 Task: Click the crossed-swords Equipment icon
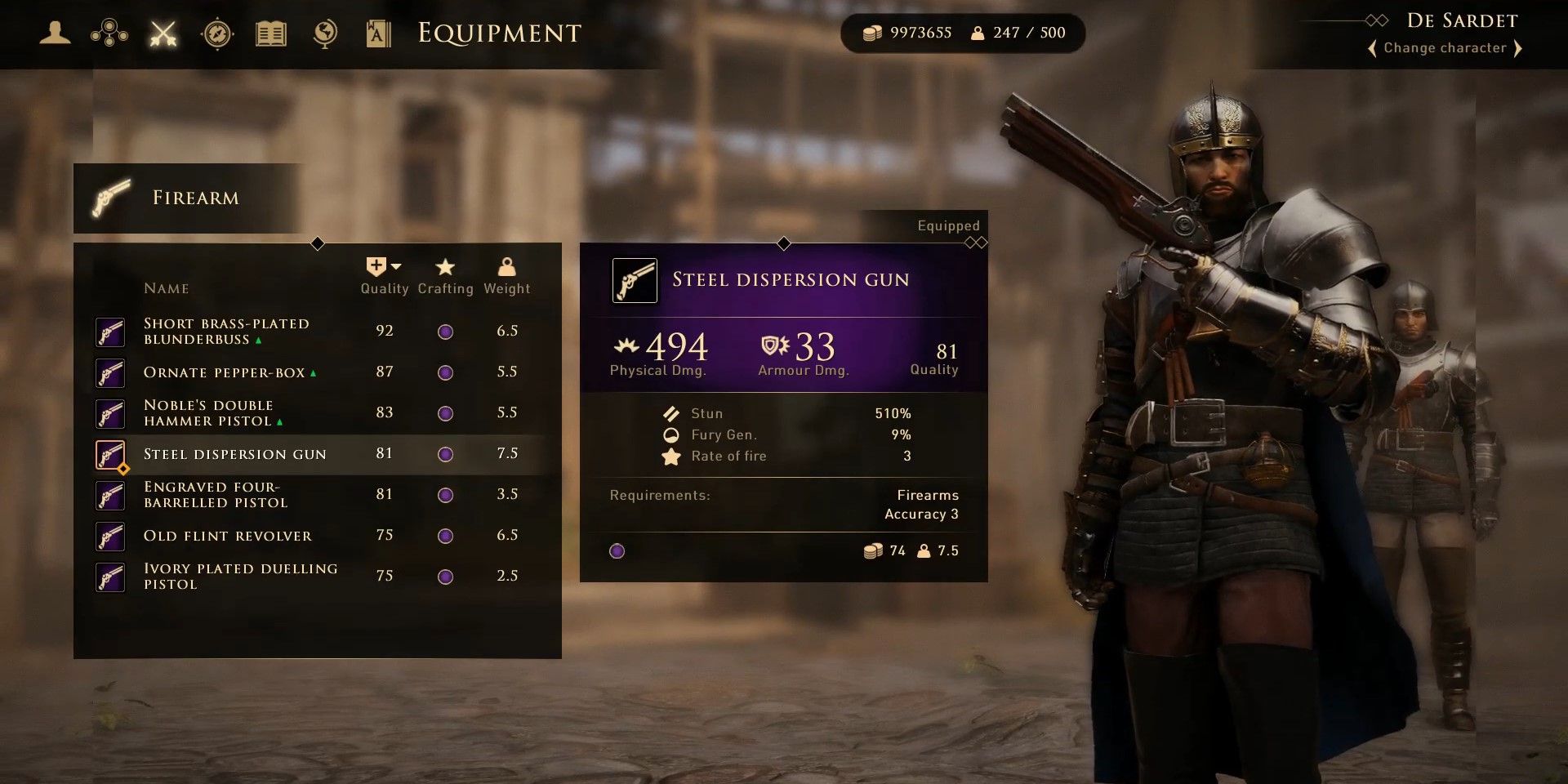163,33
